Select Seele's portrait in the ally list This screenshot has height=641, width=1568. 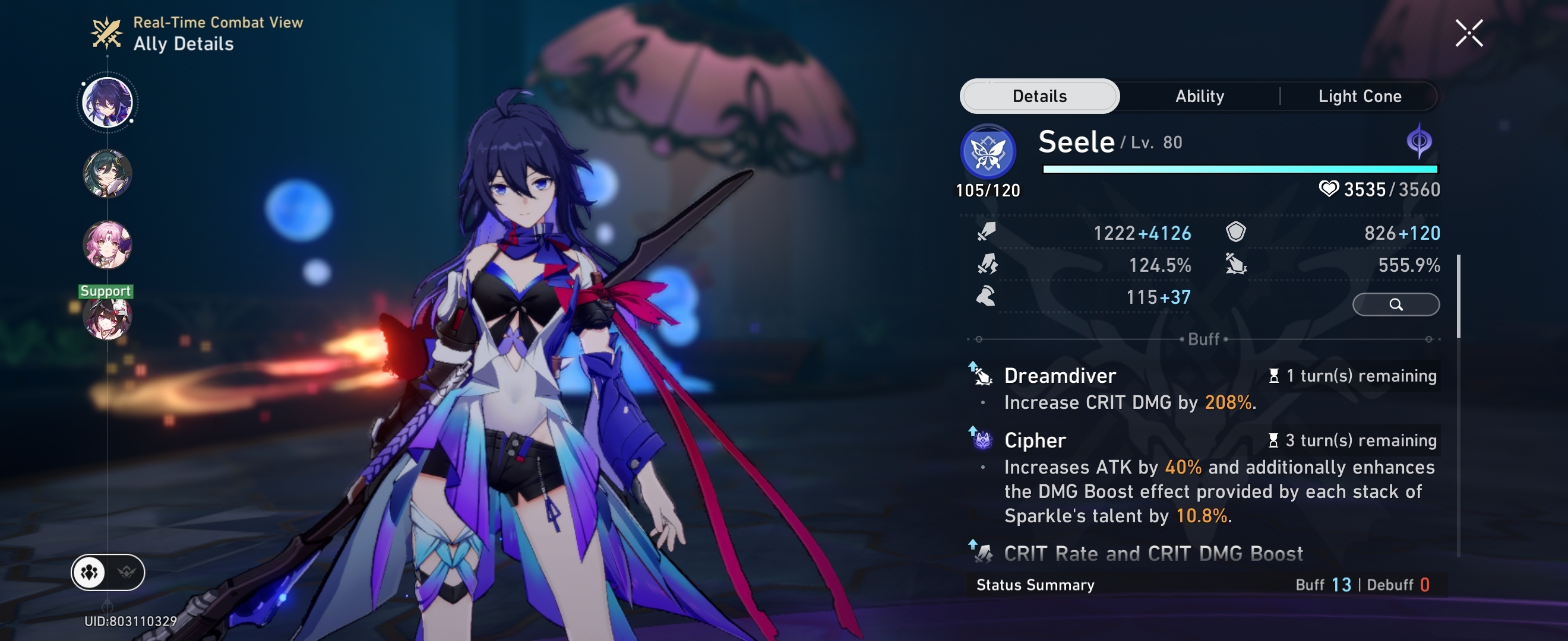click(x=106, y=101)
